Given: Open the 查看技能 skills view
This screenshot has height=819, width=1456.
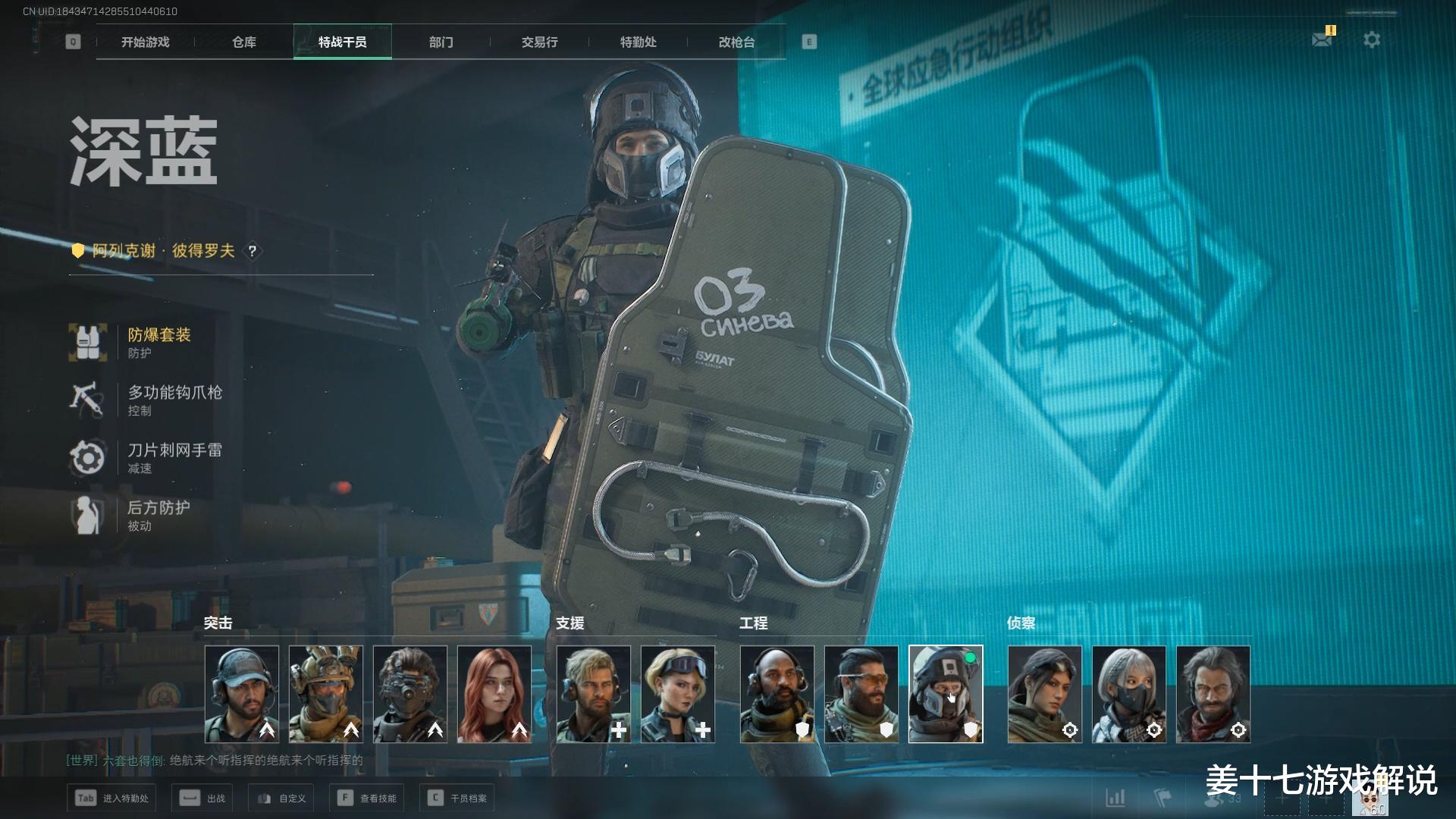Looking at the screenshot, I should 369,798.
